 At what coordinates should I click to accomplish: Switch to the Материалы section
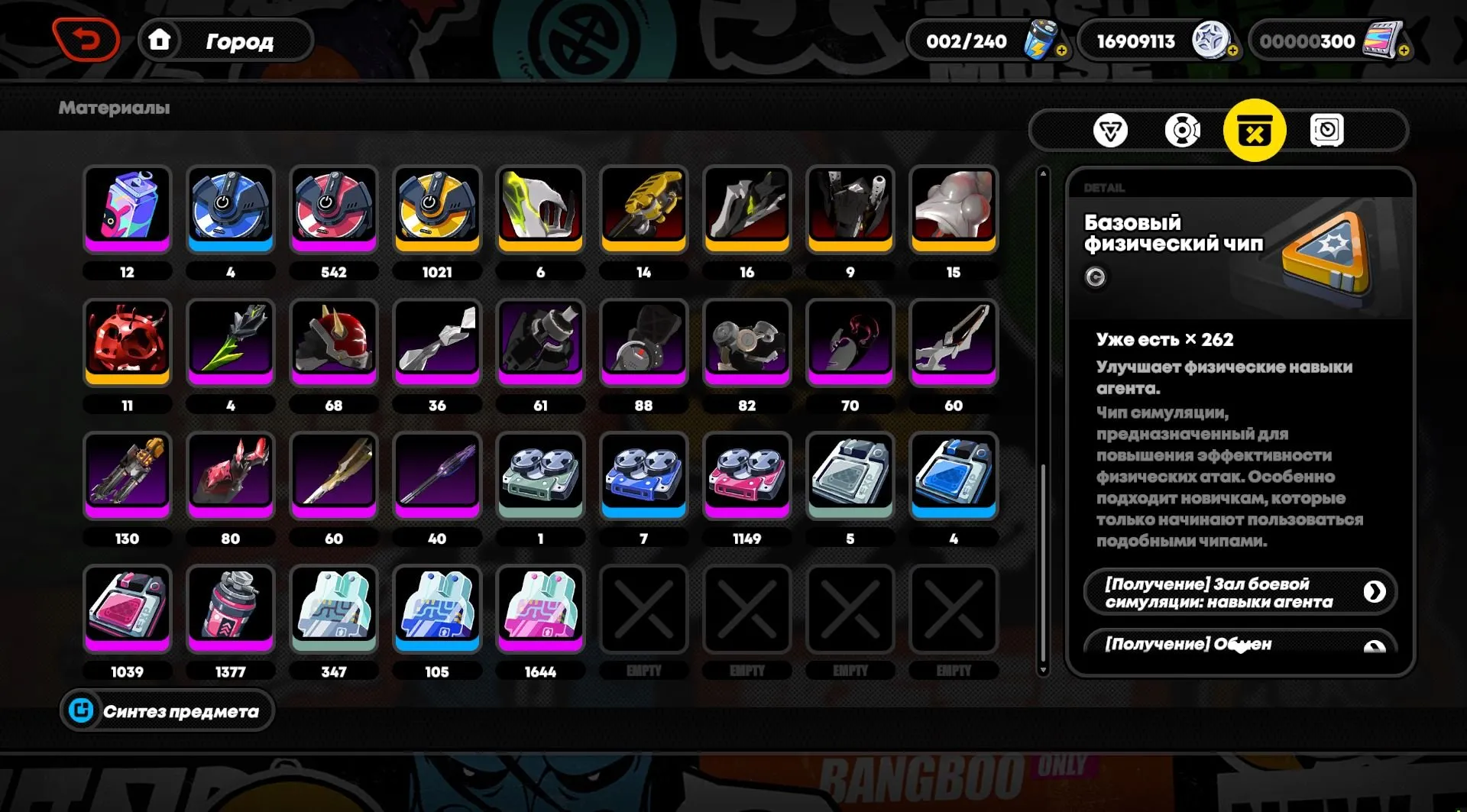point(113,108)
